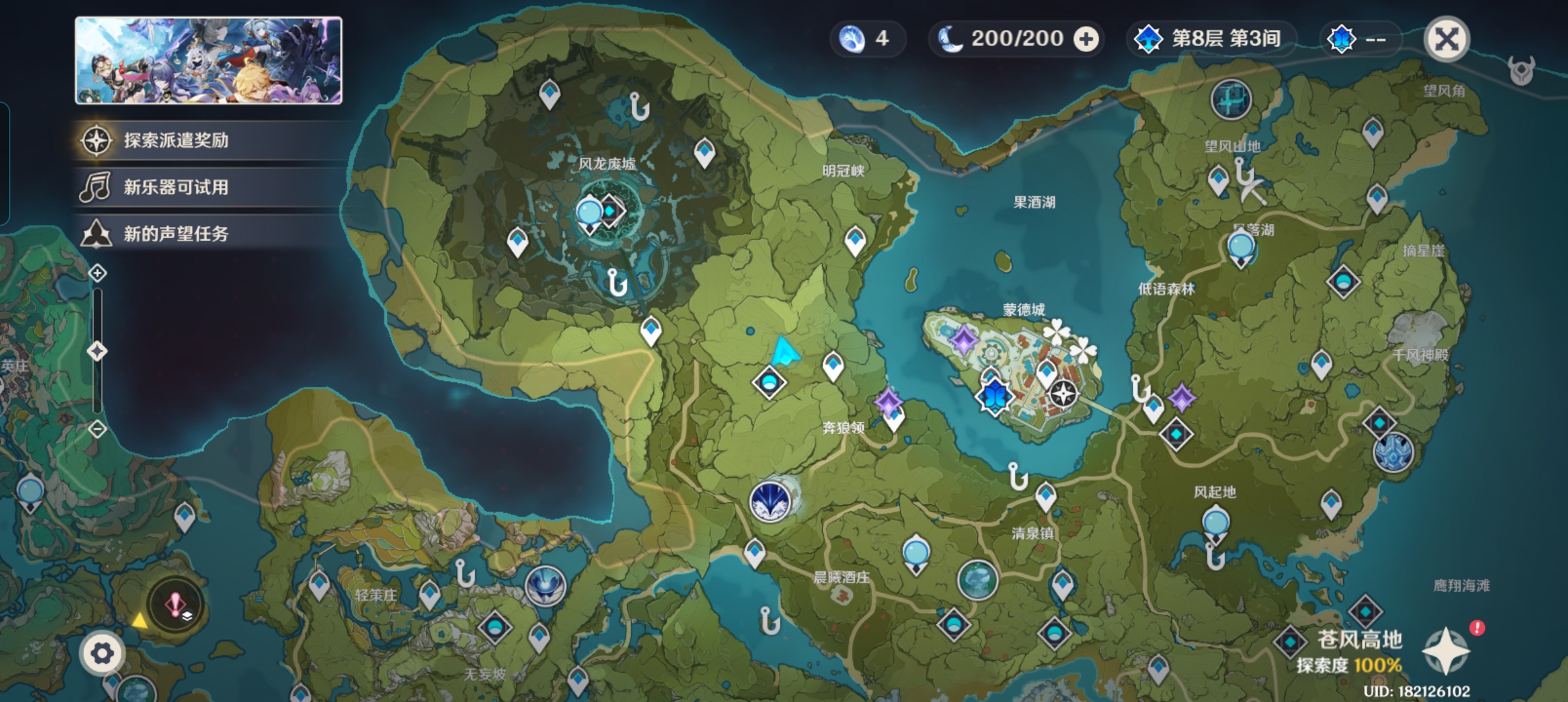Image resolution: width=1568 pixels, height=702 pixels.
Task: Zoom in the map with plus control
Action: tap(98, 273)
